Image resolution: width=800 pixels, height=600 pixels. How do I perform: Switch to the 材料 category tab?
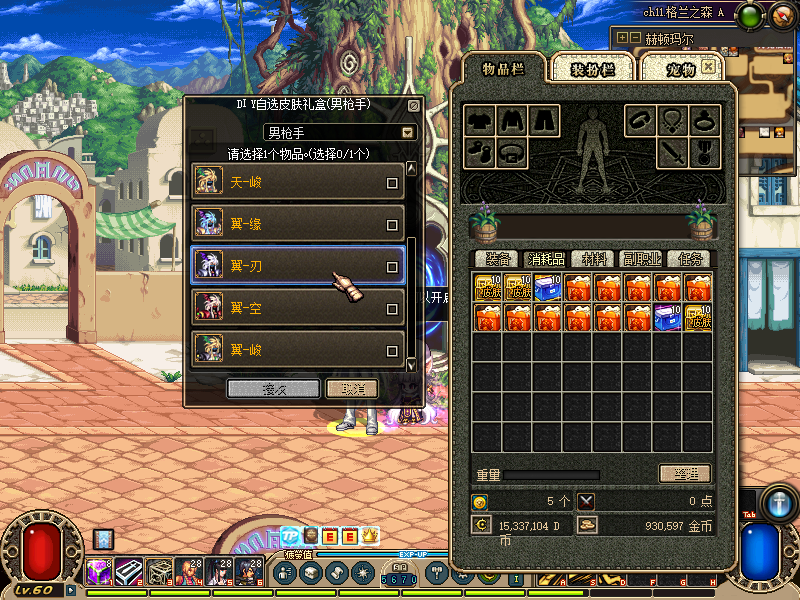594,259
